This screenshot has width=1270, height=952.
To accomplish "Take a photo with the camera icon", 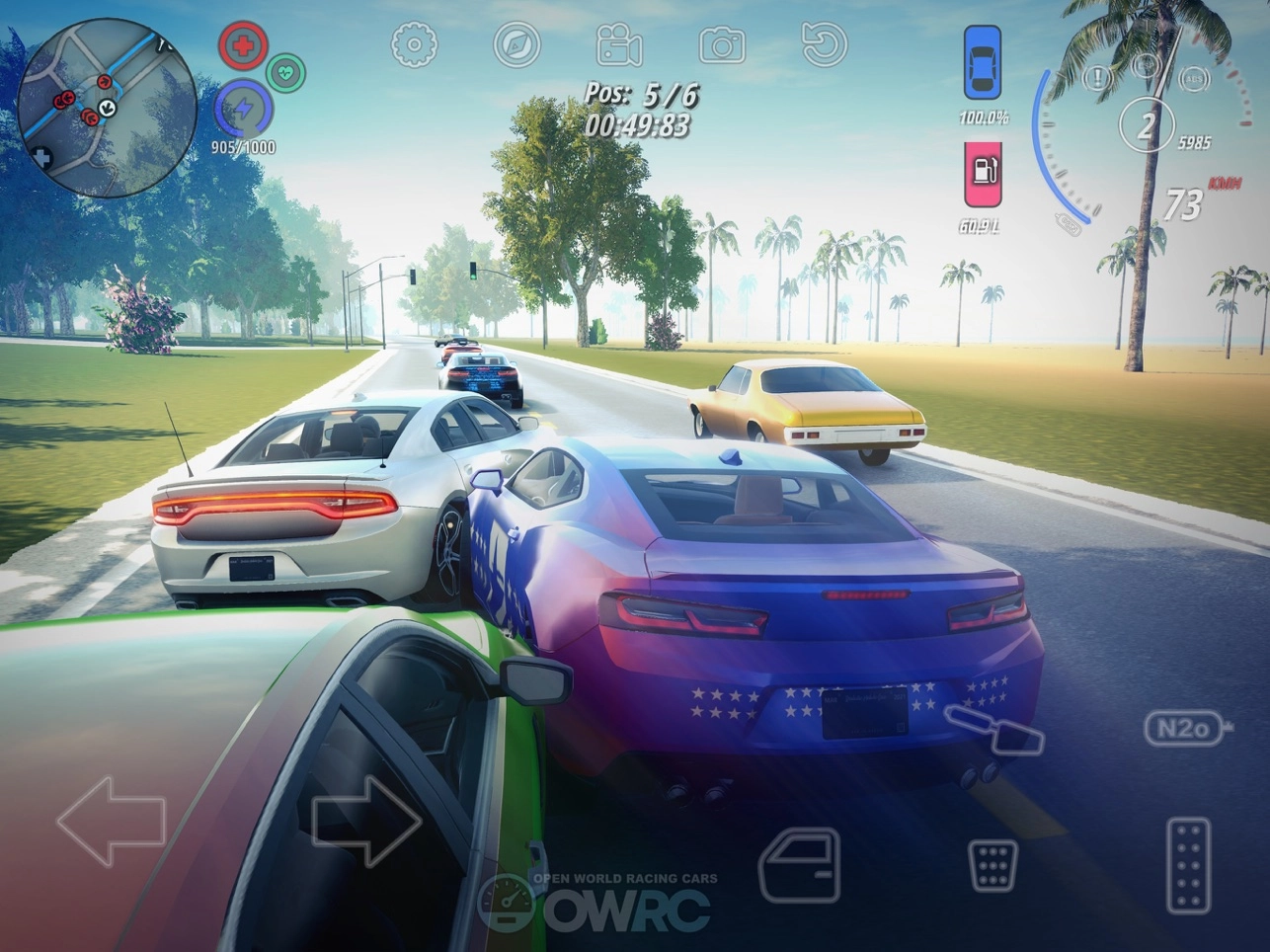I will [722, 44].
